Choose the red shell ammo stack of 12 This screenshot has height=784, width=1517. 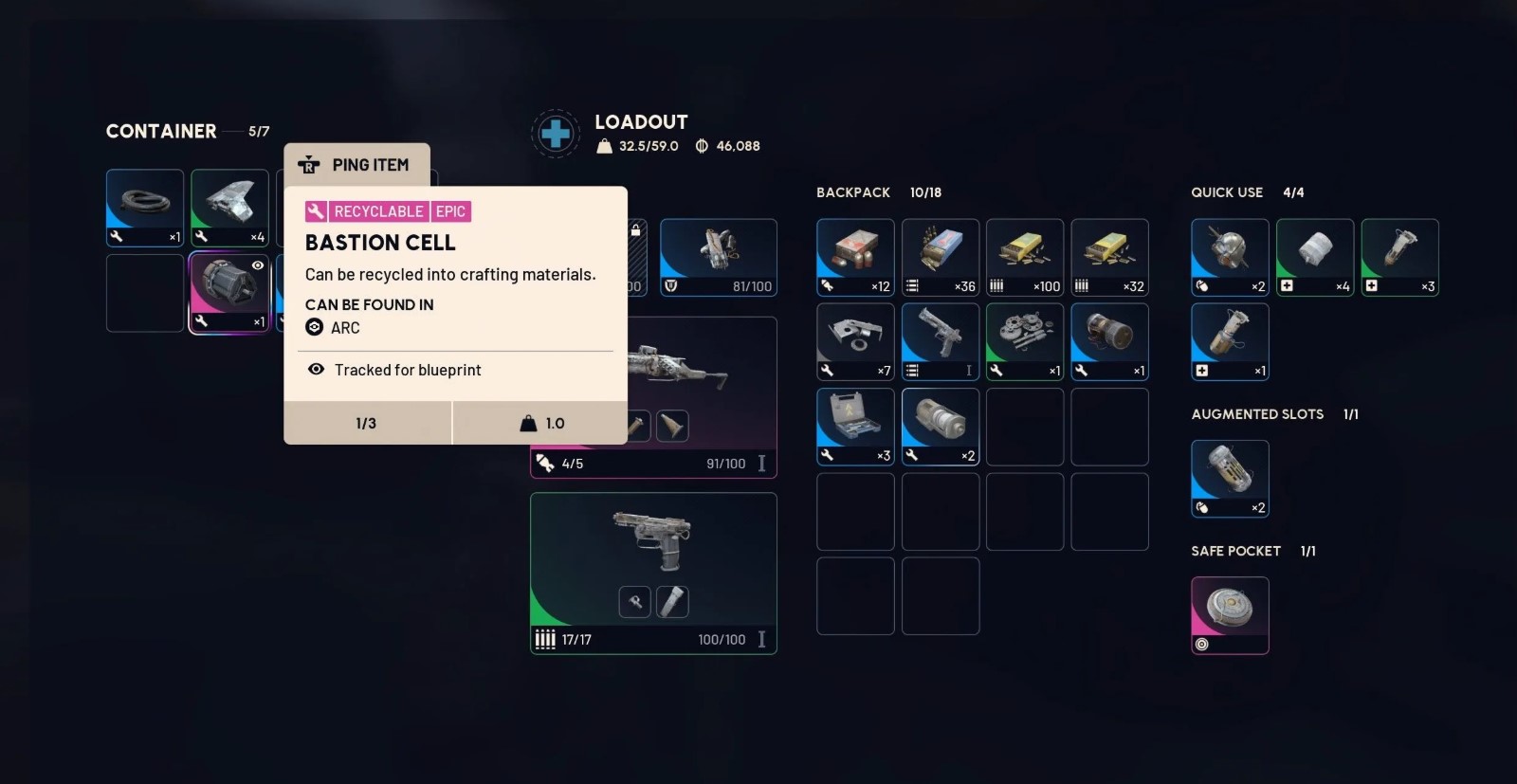pos(855,257)
